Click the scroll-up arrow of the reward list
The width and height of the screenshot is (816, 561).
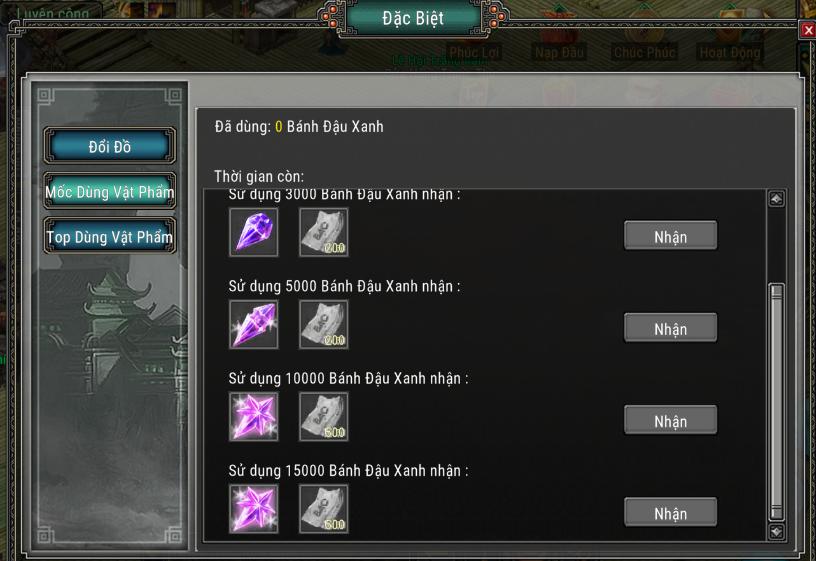(x=776, y=199)
